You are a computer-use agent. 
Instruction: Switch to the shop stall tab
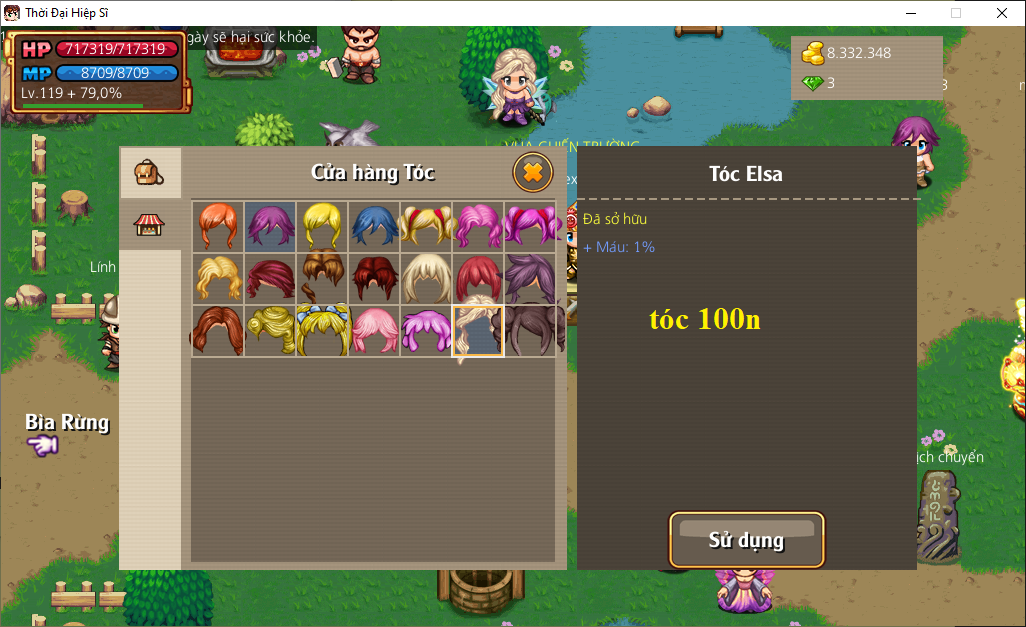150,224
